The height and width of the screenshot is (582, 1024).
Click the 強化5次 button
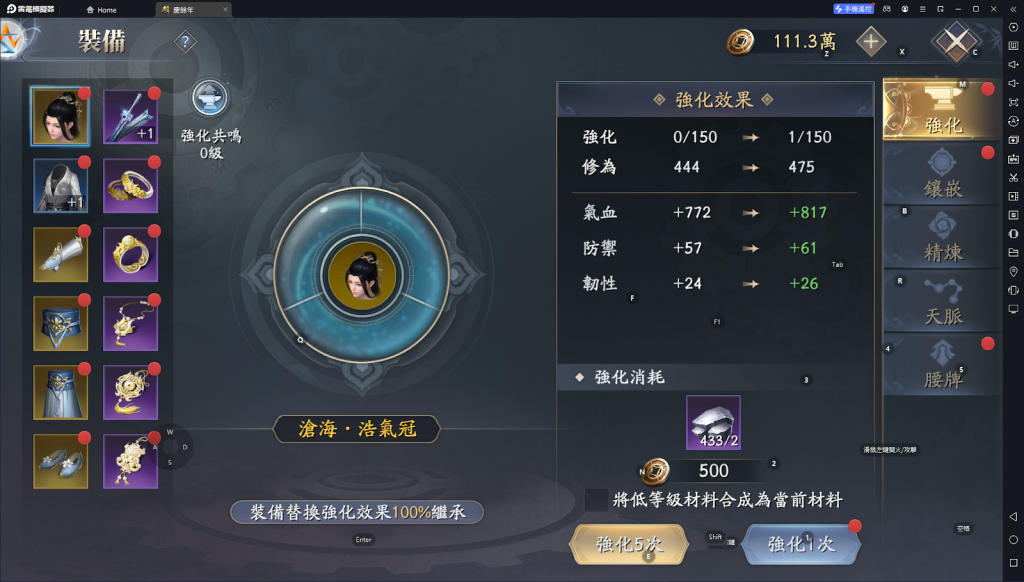[629, 544]
